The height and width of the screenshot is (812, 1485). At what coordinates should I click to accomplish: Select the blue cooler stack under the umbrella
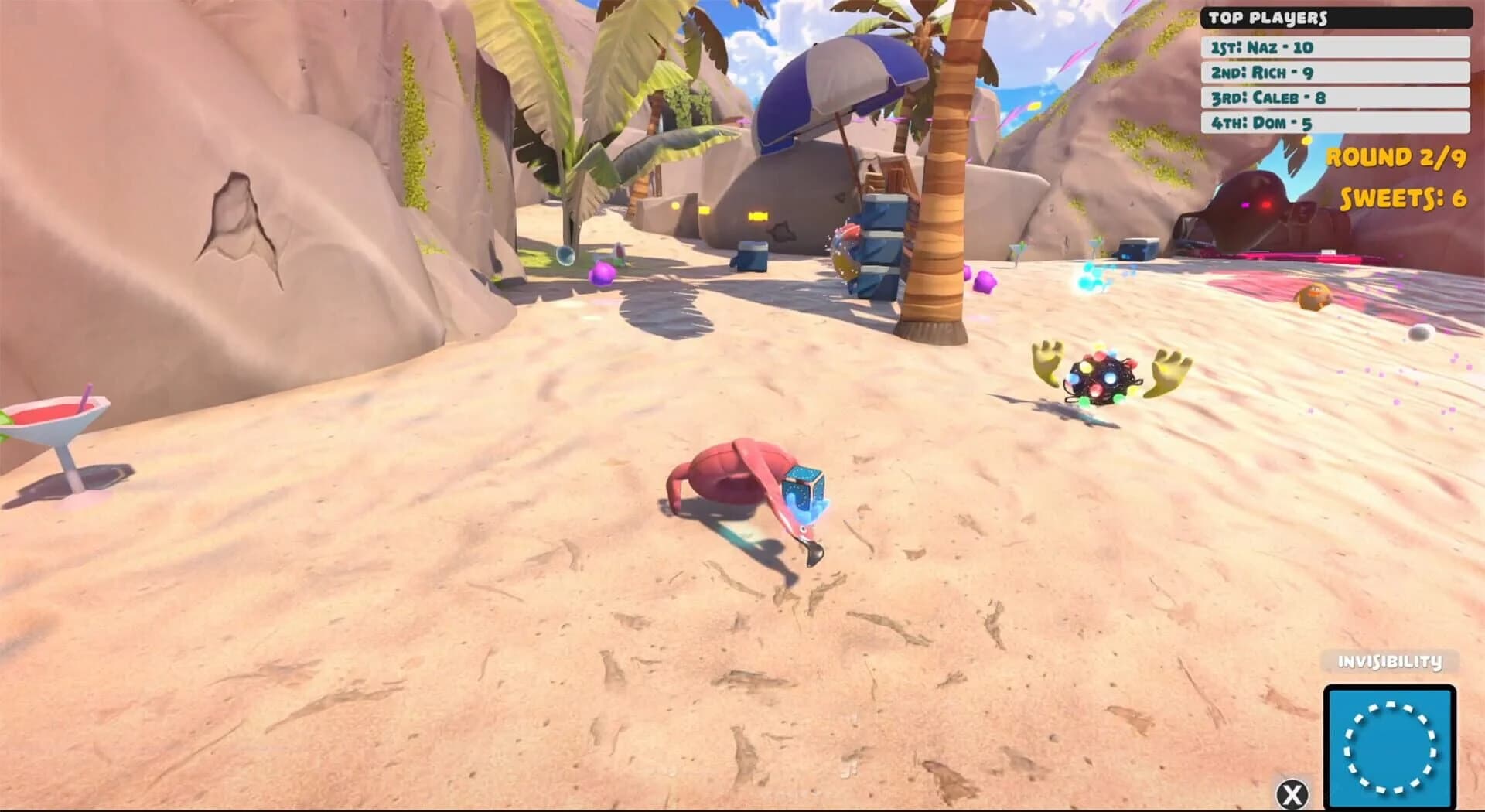(x=878, y=255)
